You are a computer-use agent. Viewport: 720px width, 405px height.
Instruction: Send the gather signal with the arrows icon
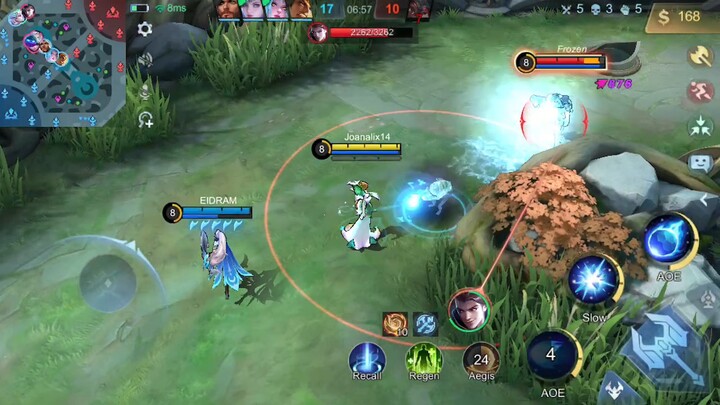coord(699,127)
